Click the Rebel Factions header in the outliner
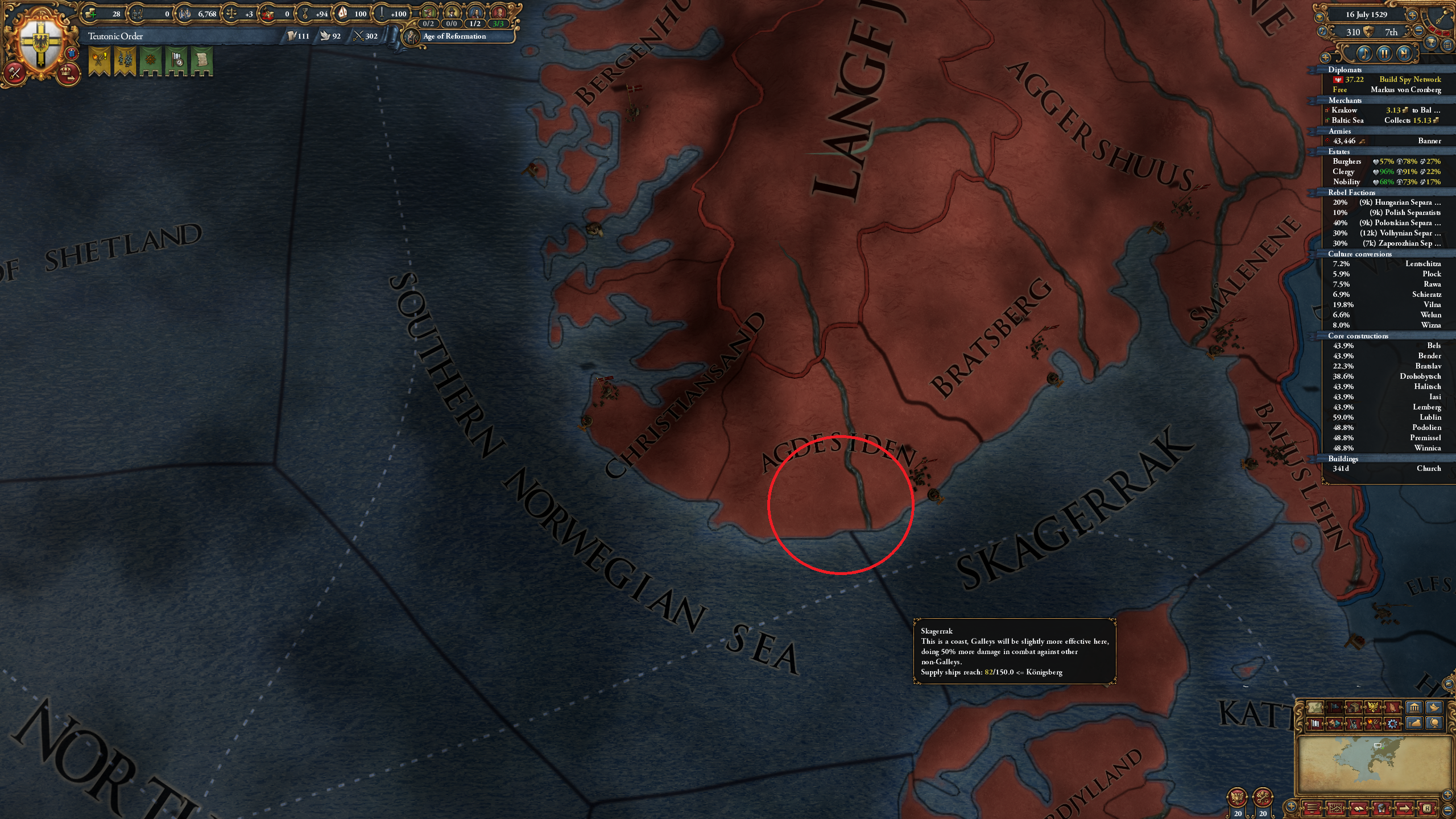Viewport: 1456px width, 819px height. (1351, 193)
